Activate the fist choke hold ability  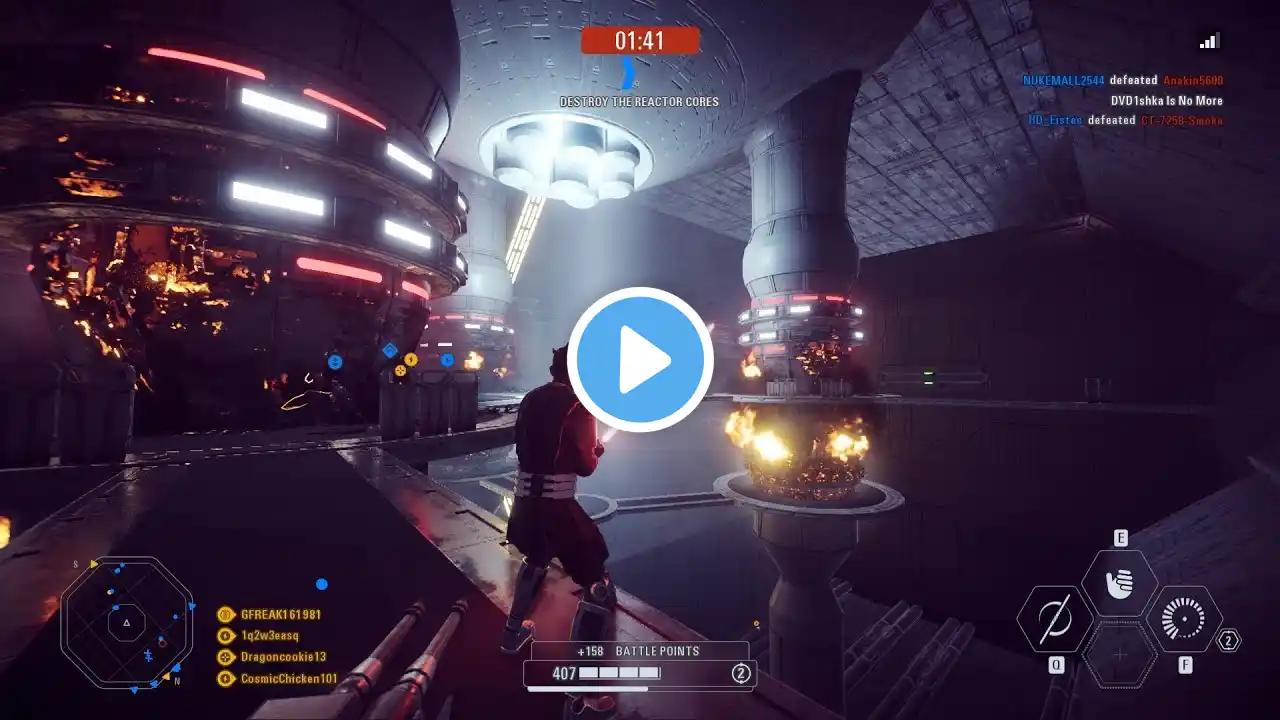click(x=1120, y=583)
